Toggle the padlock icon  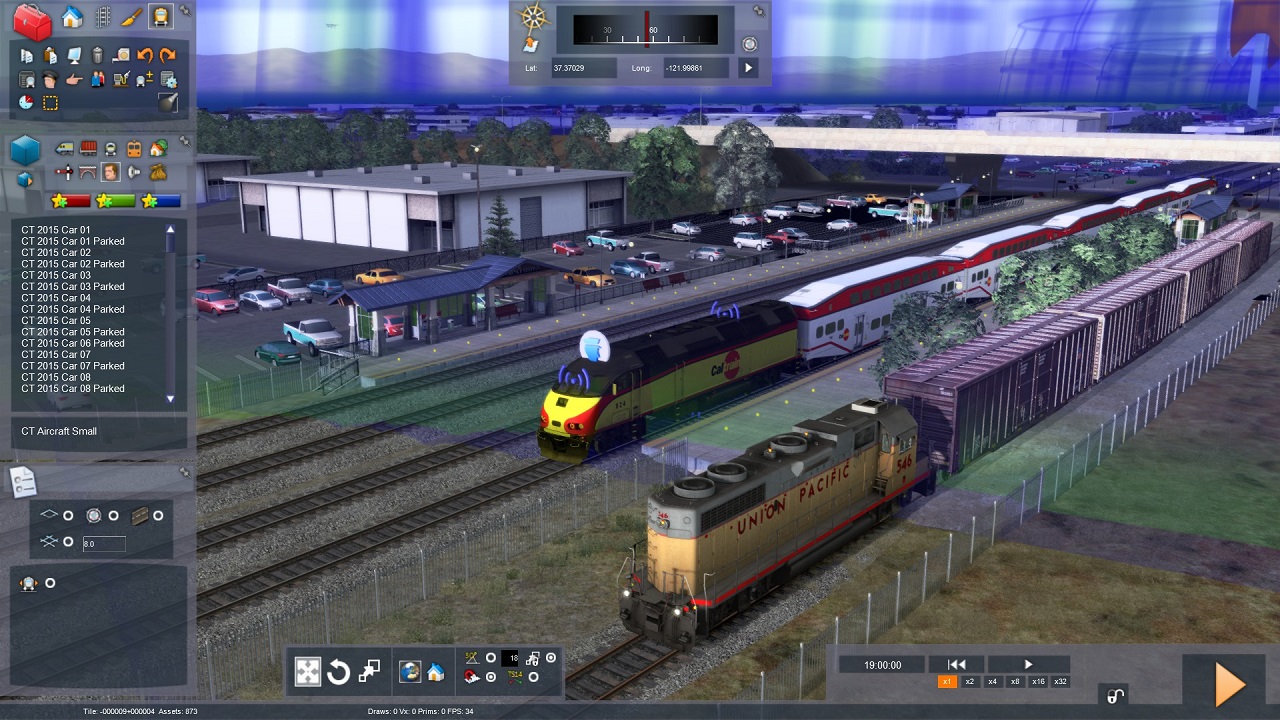pyautogui.click(x=1115, y=696)
